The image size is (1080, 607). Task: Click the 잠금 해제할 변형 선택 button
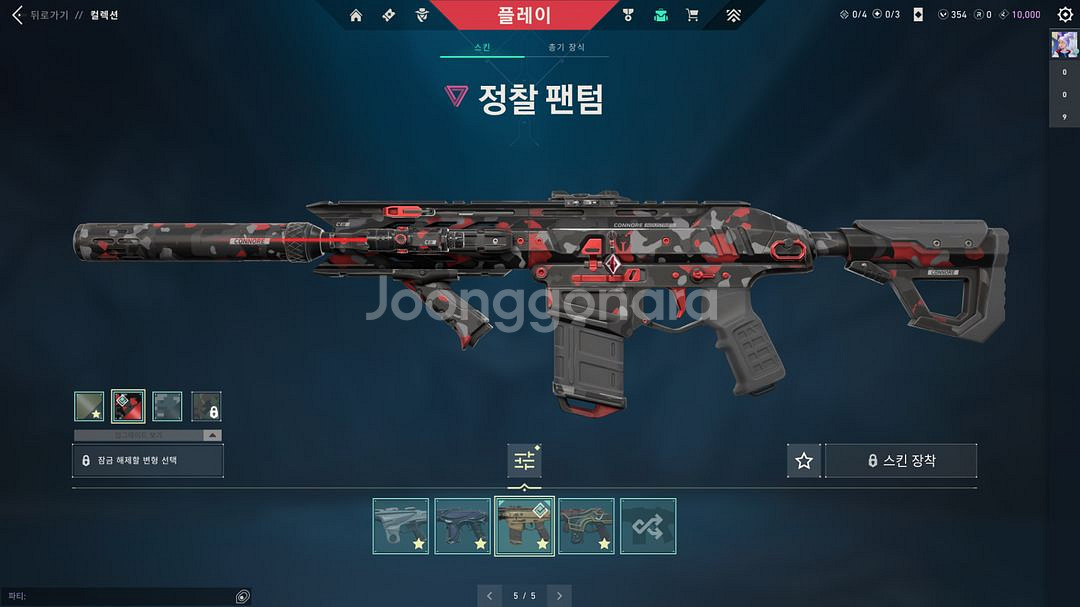(x=148, y=460)
